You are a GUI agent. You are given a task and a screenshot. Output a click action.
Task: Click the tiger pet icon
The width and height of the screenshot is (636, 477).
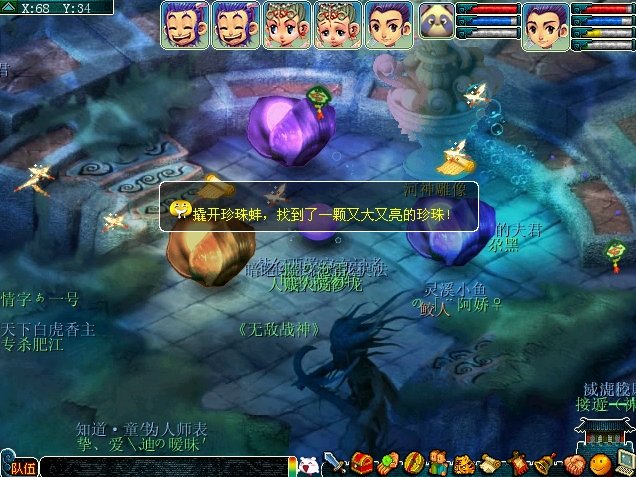pyautogui.click(x=464, y=464)
